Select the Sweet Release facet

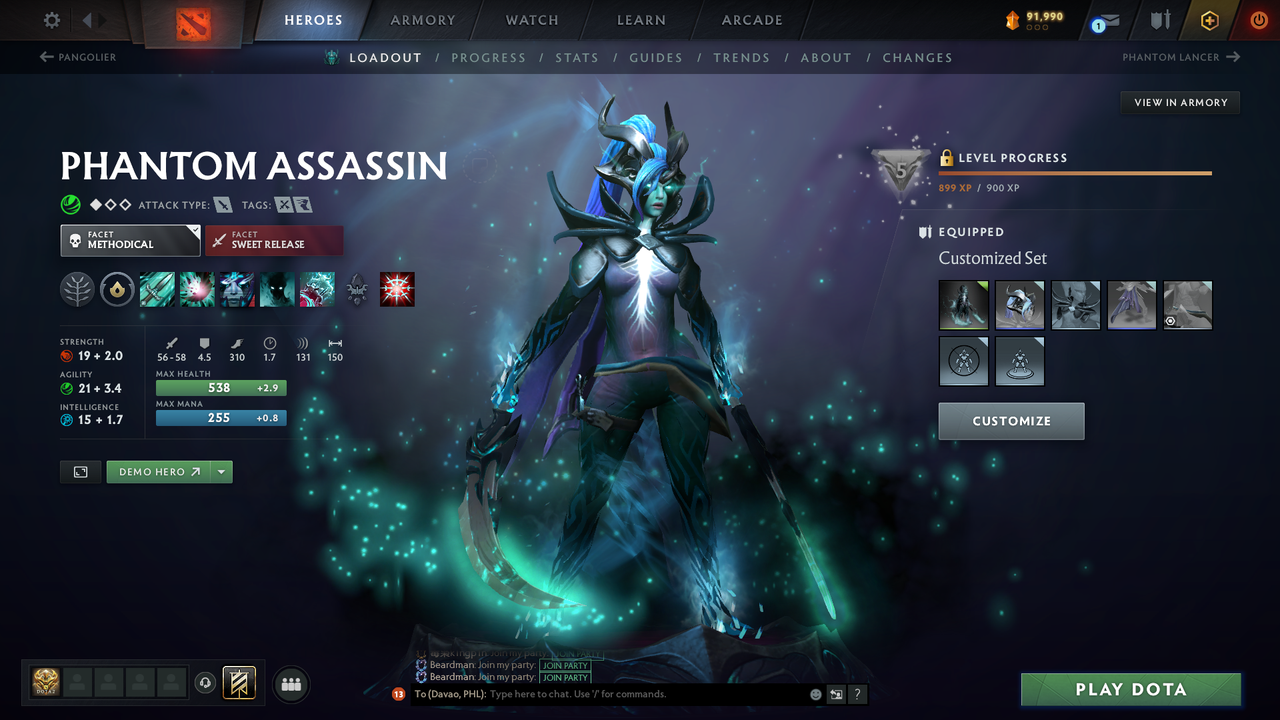(x=274, y=240)
